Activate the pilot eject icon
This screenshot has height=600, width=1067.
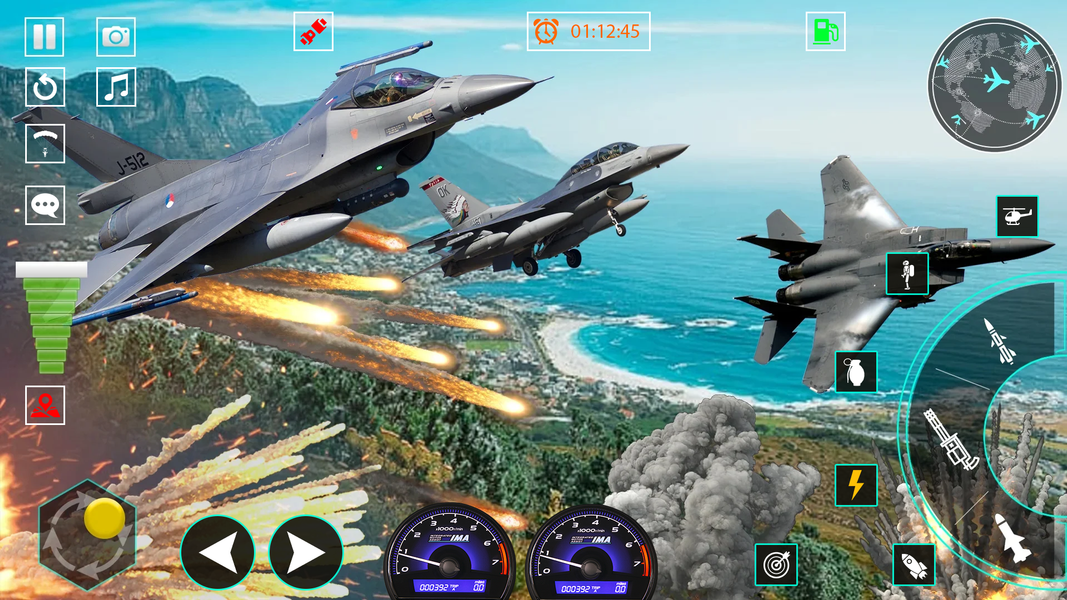(x=907, y=274)
